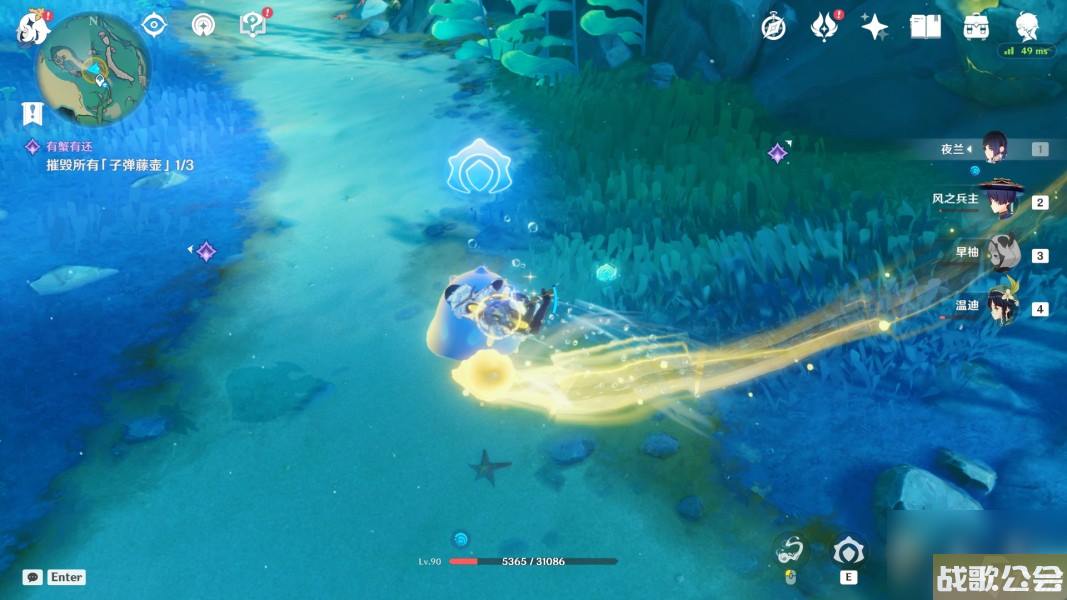Click the circular arch icon beside the eye
1067x600 pixels.
[203, 25]
